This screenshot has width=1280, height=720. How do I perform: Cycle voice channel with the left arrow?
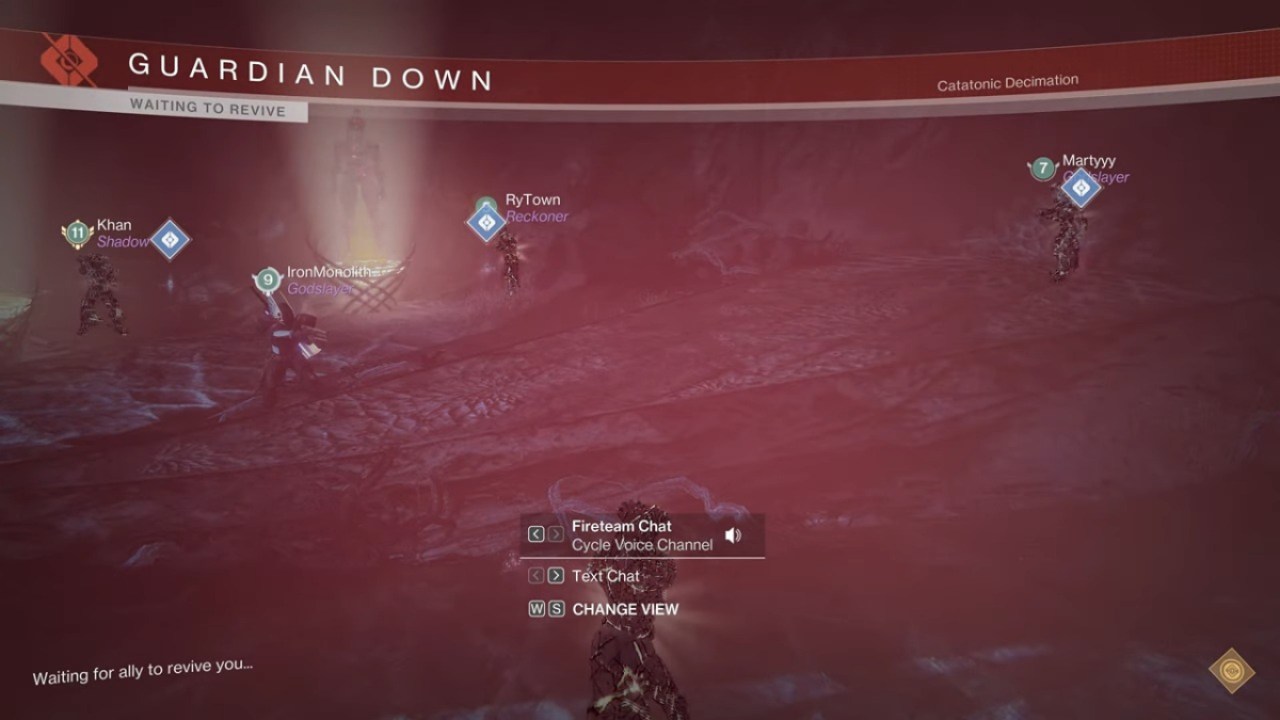coord(535,534)
